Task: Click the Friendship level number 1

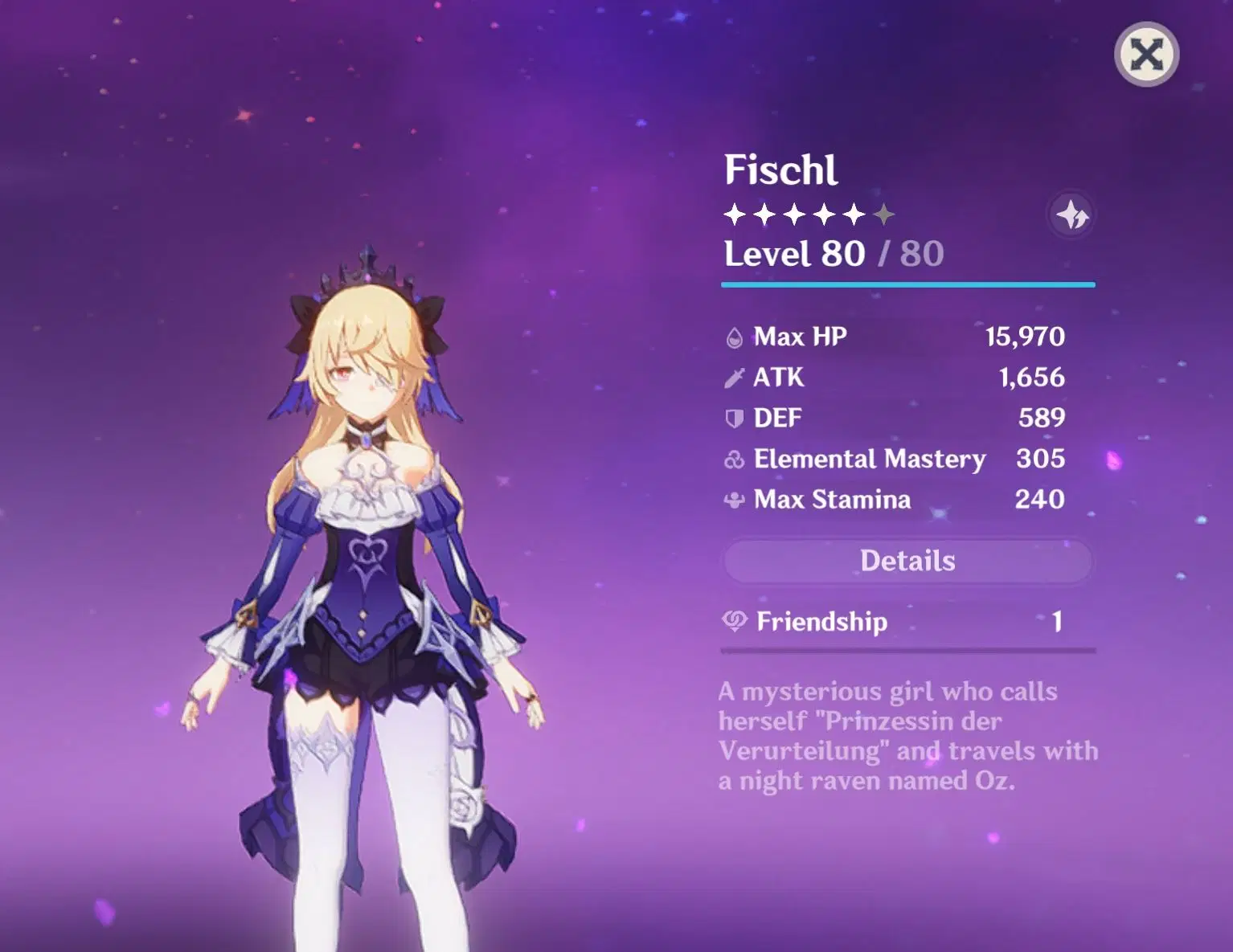Action: (1059, 622)
